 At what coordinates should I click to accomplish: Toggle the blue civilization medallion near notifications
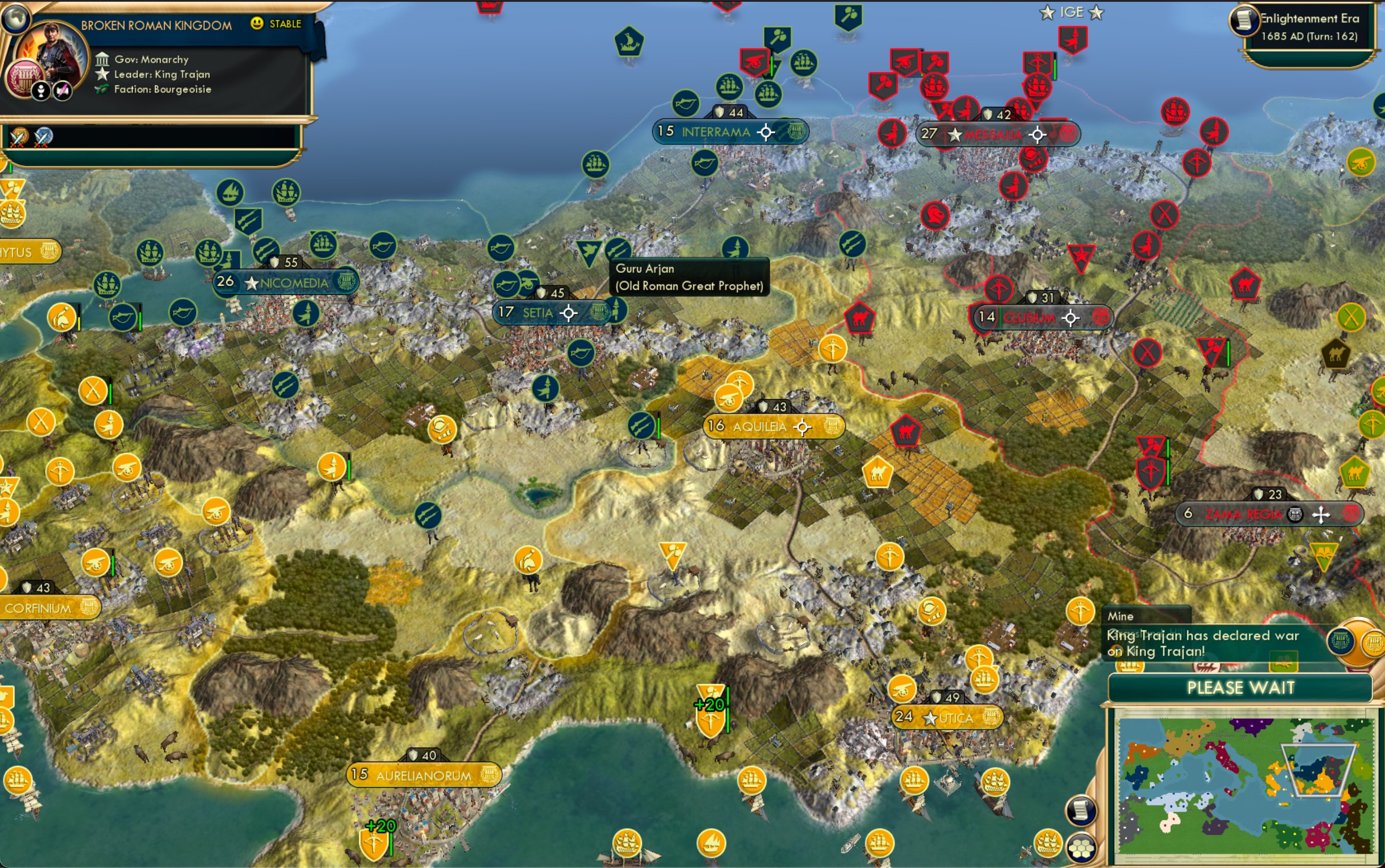pyautogui.click(x=1341, y=642)
